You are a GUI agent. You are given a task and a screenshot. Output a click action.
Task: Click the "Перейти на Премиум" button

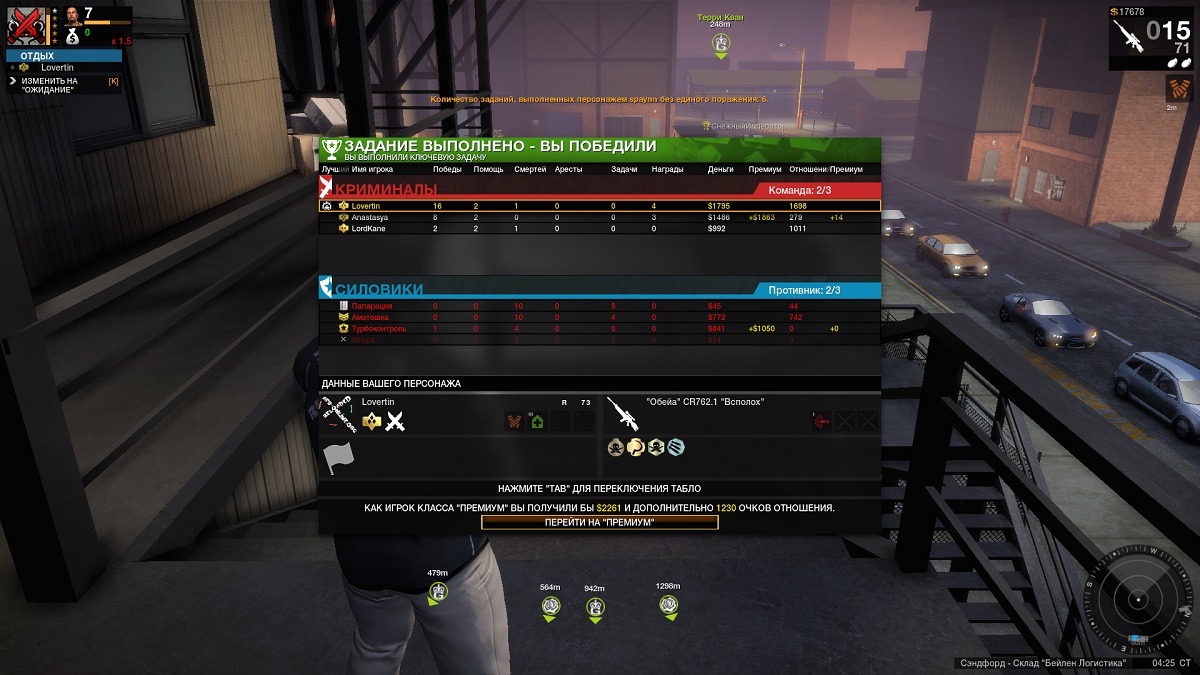599,522
